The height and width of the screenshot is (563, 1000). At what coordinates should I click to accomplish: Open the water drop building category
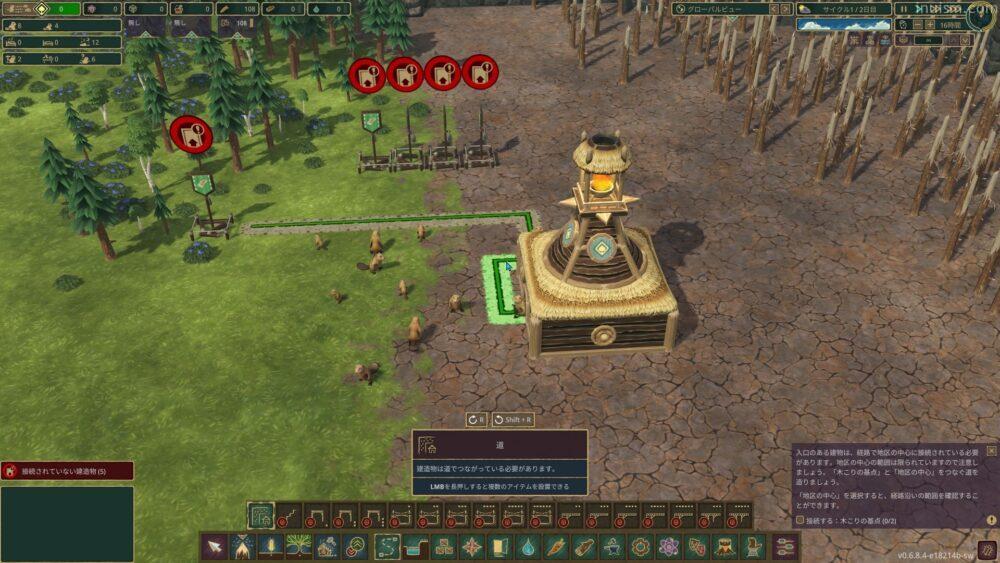[x=528, y=547]
